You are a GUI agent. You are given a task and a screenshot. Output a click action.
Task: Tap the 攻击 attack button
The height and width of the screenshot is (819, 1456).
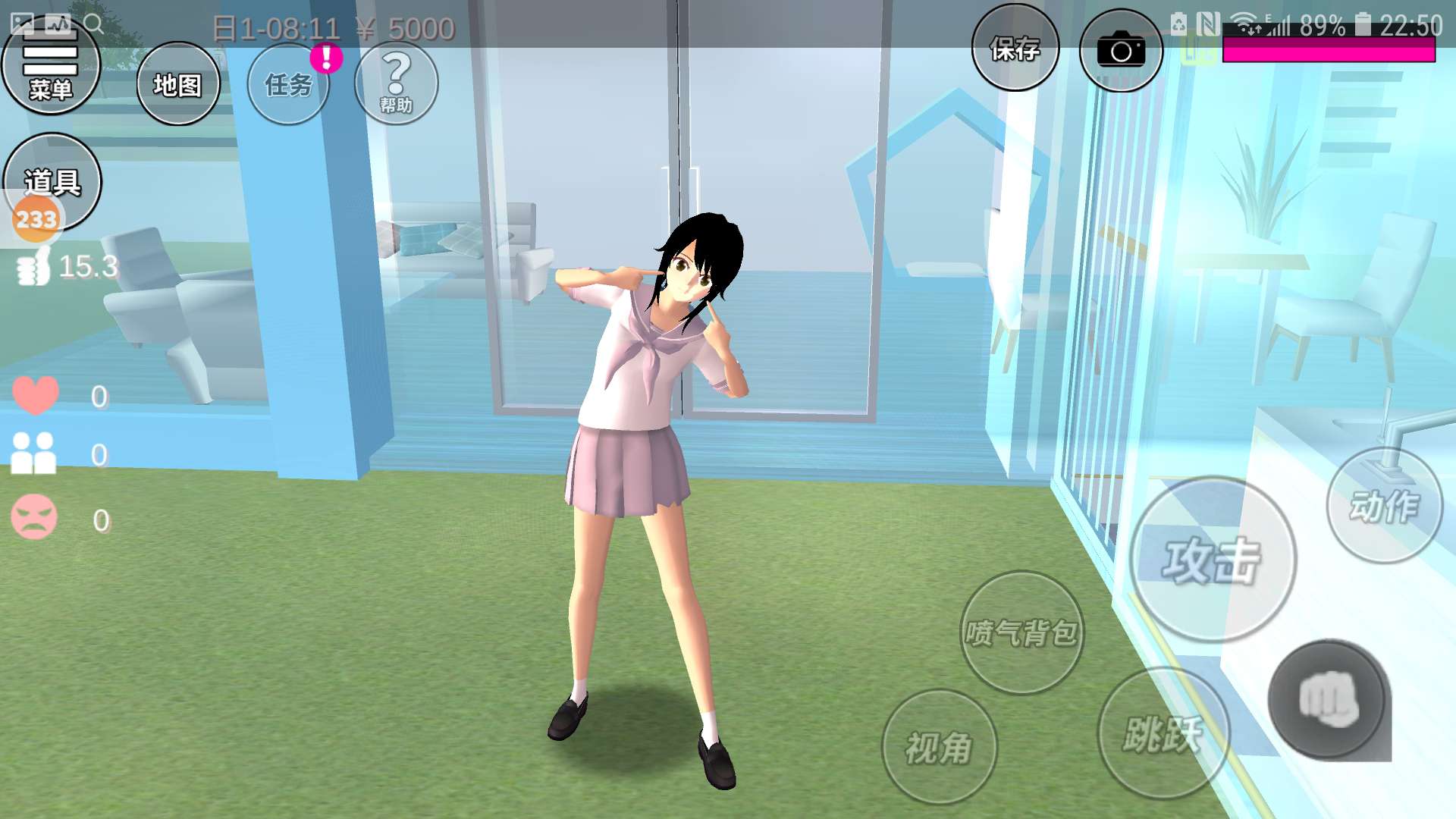click(x=1212, y=560)
